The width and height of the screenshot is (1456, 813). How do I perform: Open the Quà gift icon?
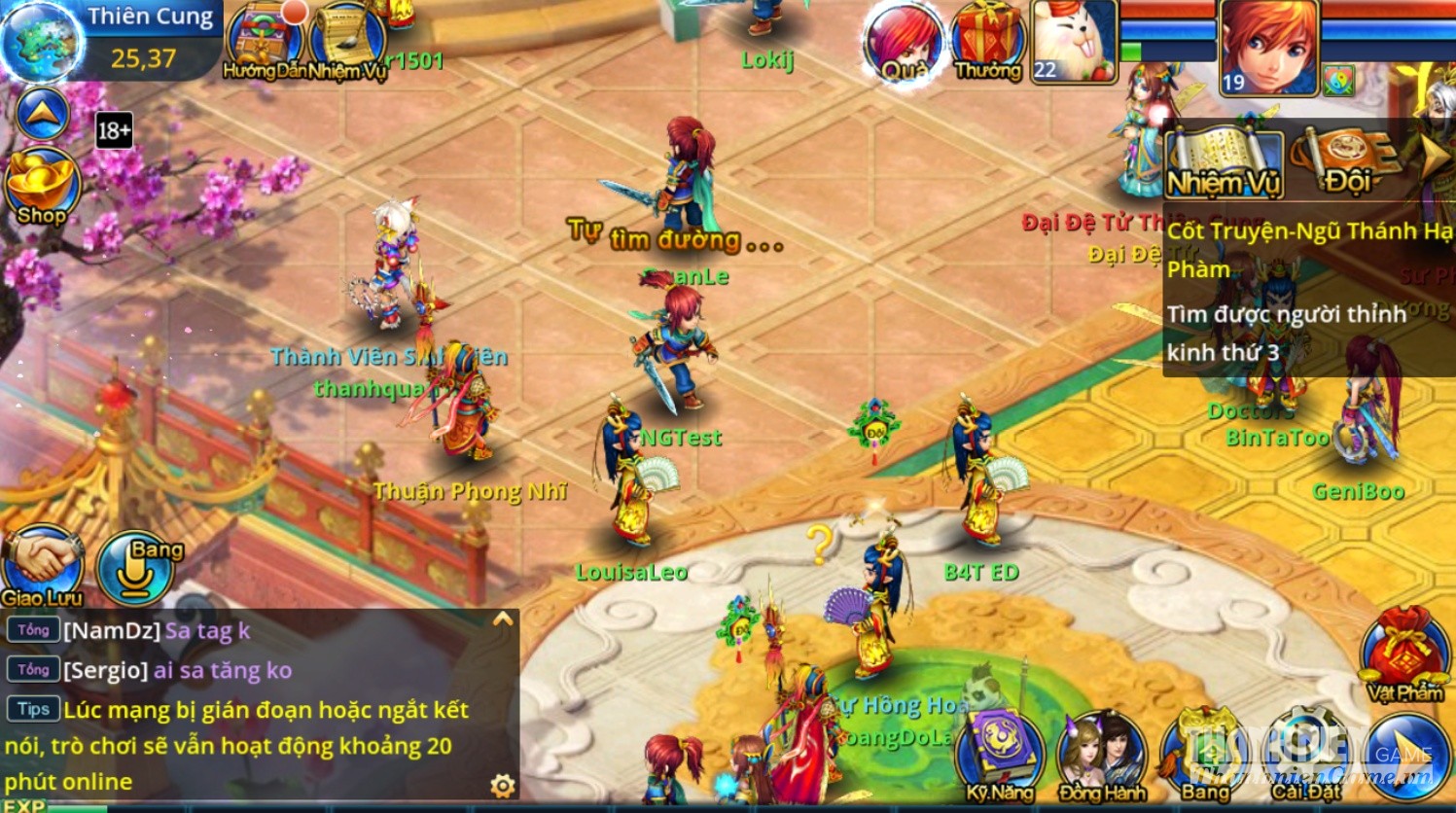coord(904,43)
